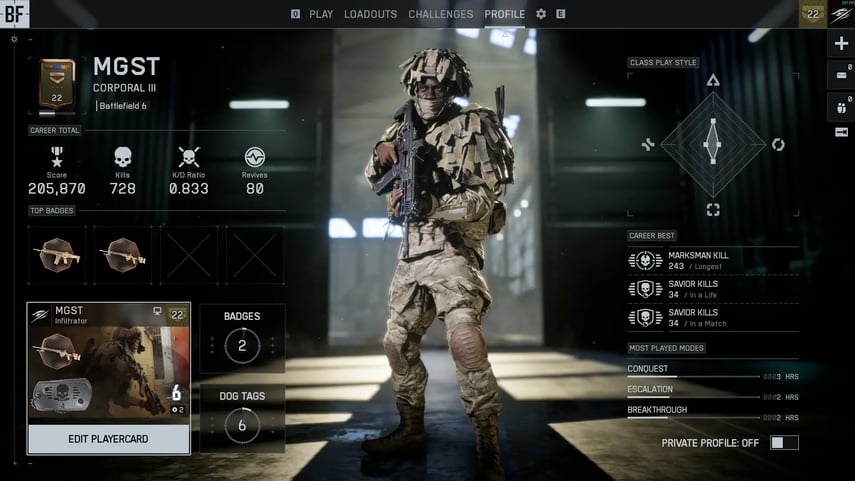The width and height of the screenshot is (855, 481).
Task: Open the Badges panel
Action: point(242,338)
